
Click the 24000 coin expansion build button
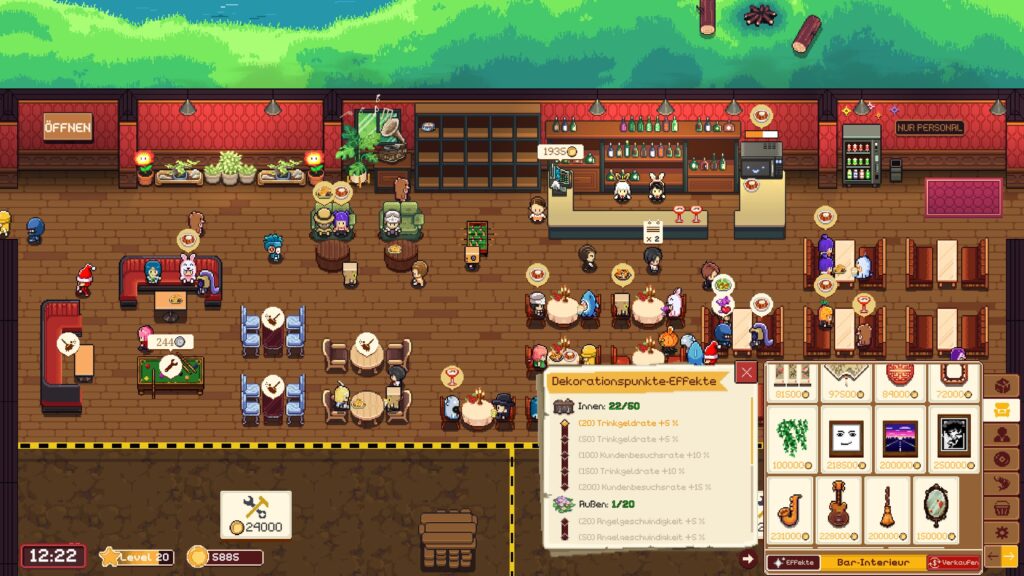[x=256, y=514]
